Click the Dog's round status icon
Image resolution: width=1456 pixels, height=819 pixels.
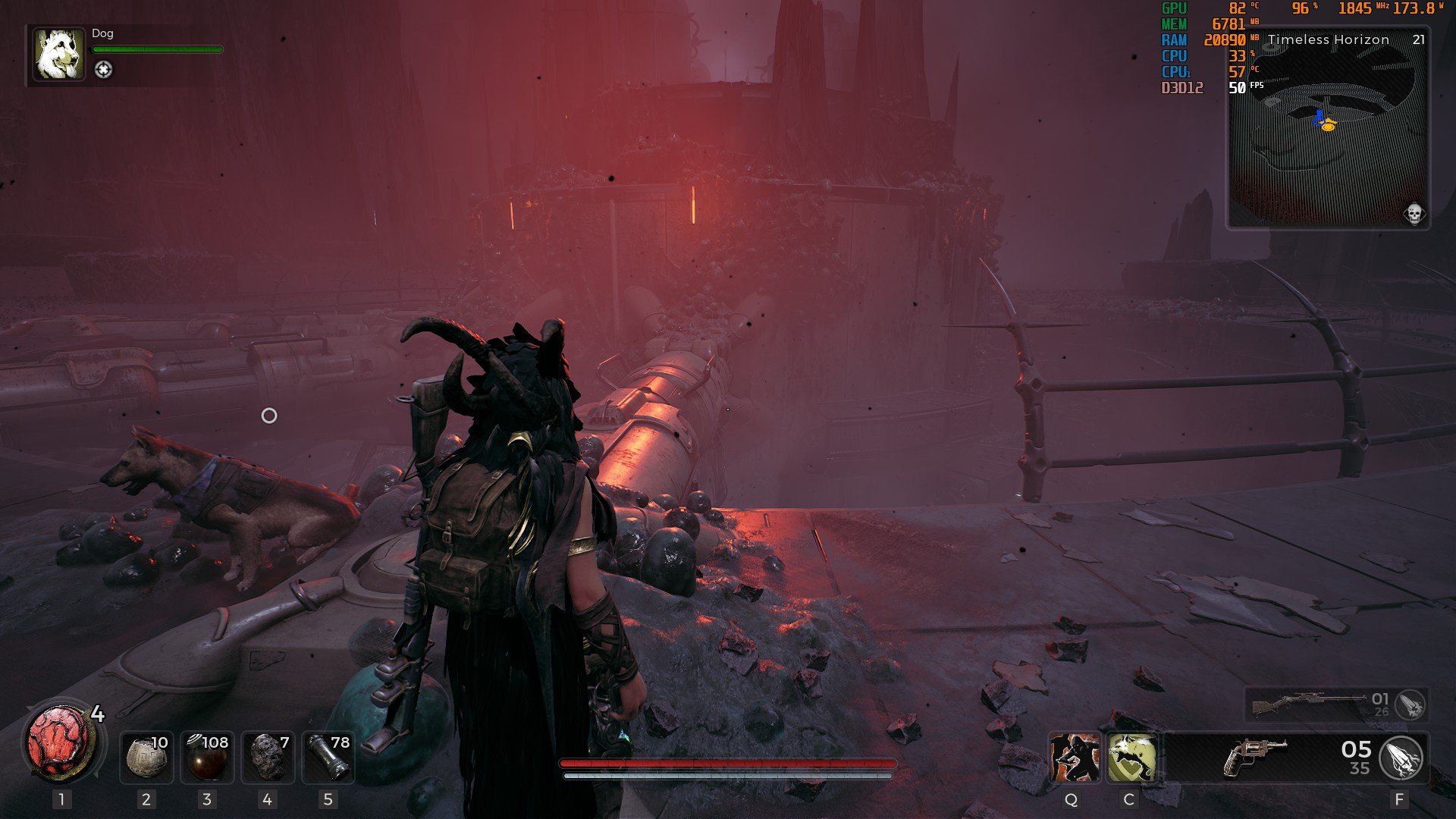tap(104, 70)
